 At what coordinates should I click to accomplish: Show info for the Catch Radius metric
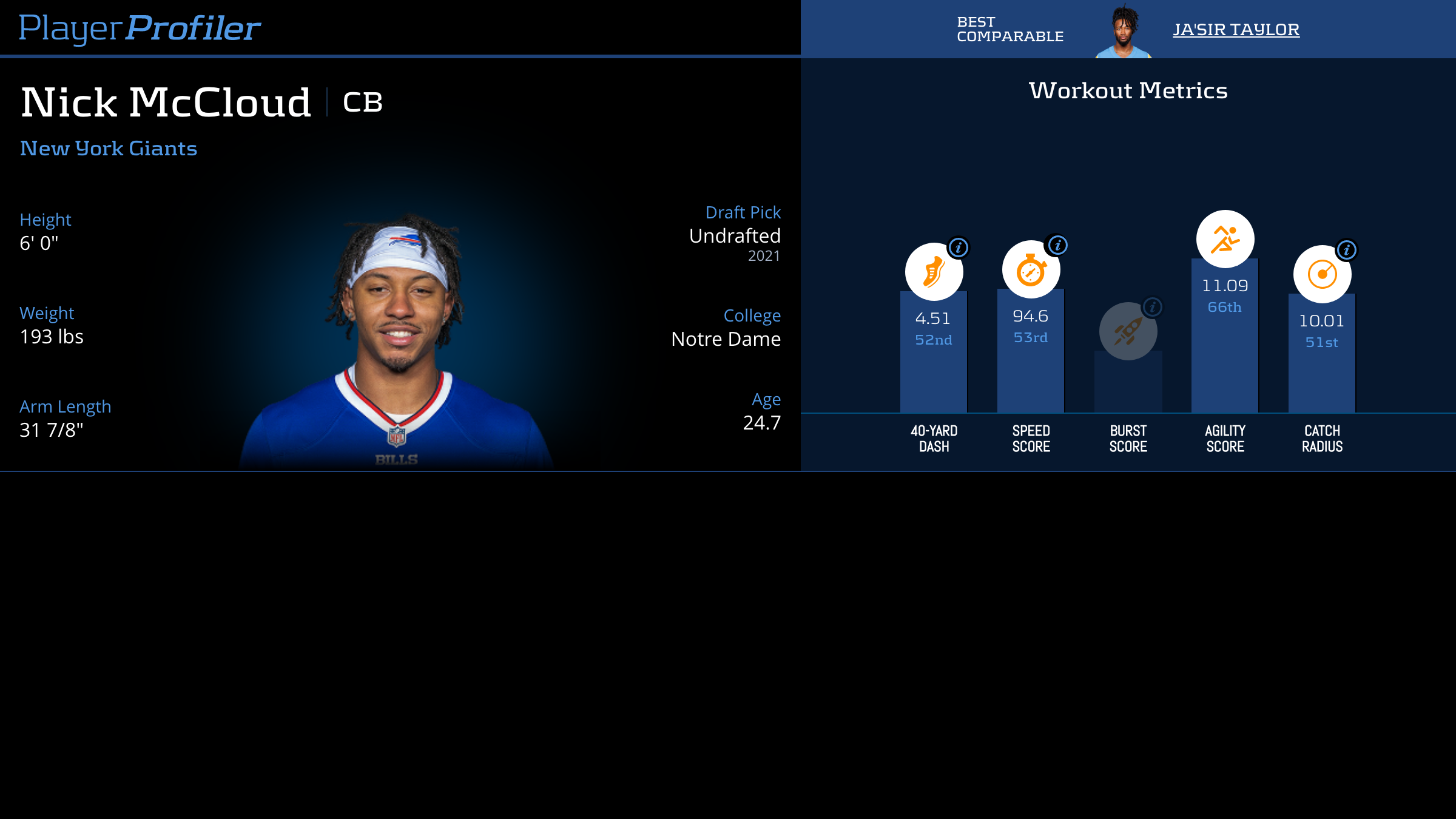pyautogui.click(x=1347, y=250)
